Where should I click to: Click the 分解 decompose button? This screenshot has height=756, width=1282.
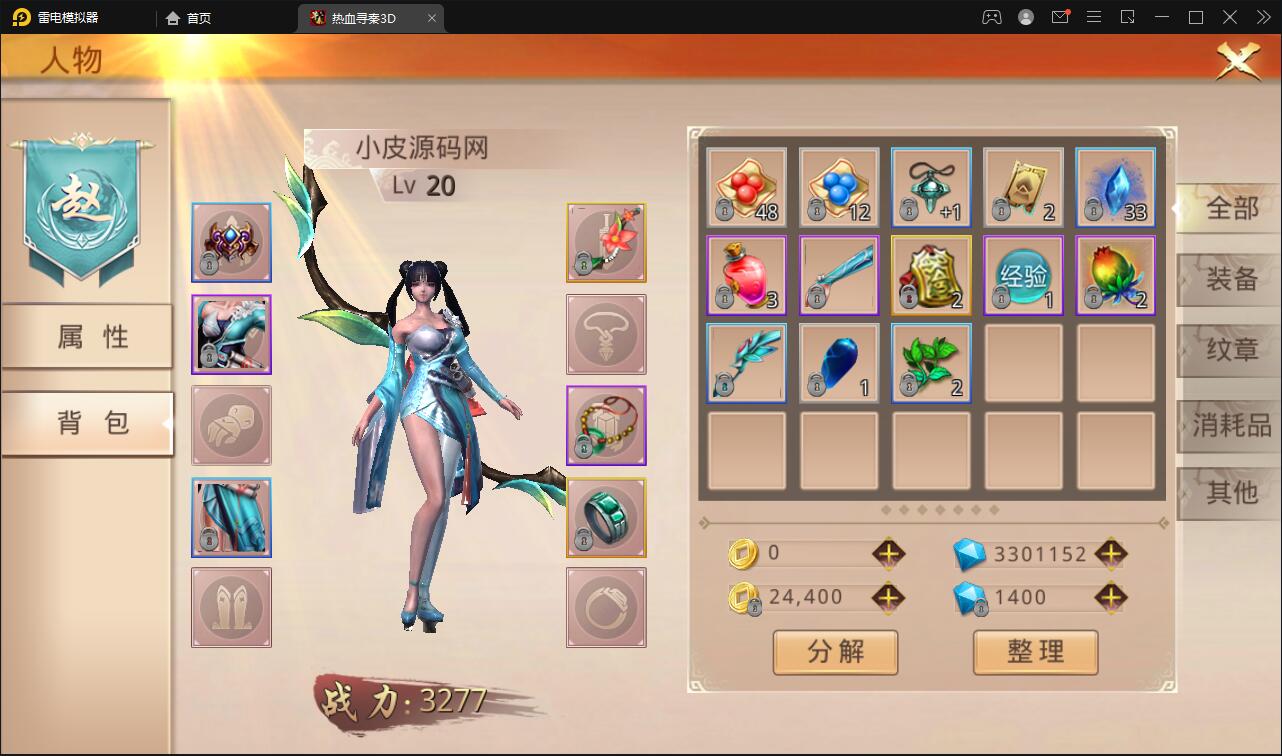coord(835,652)
